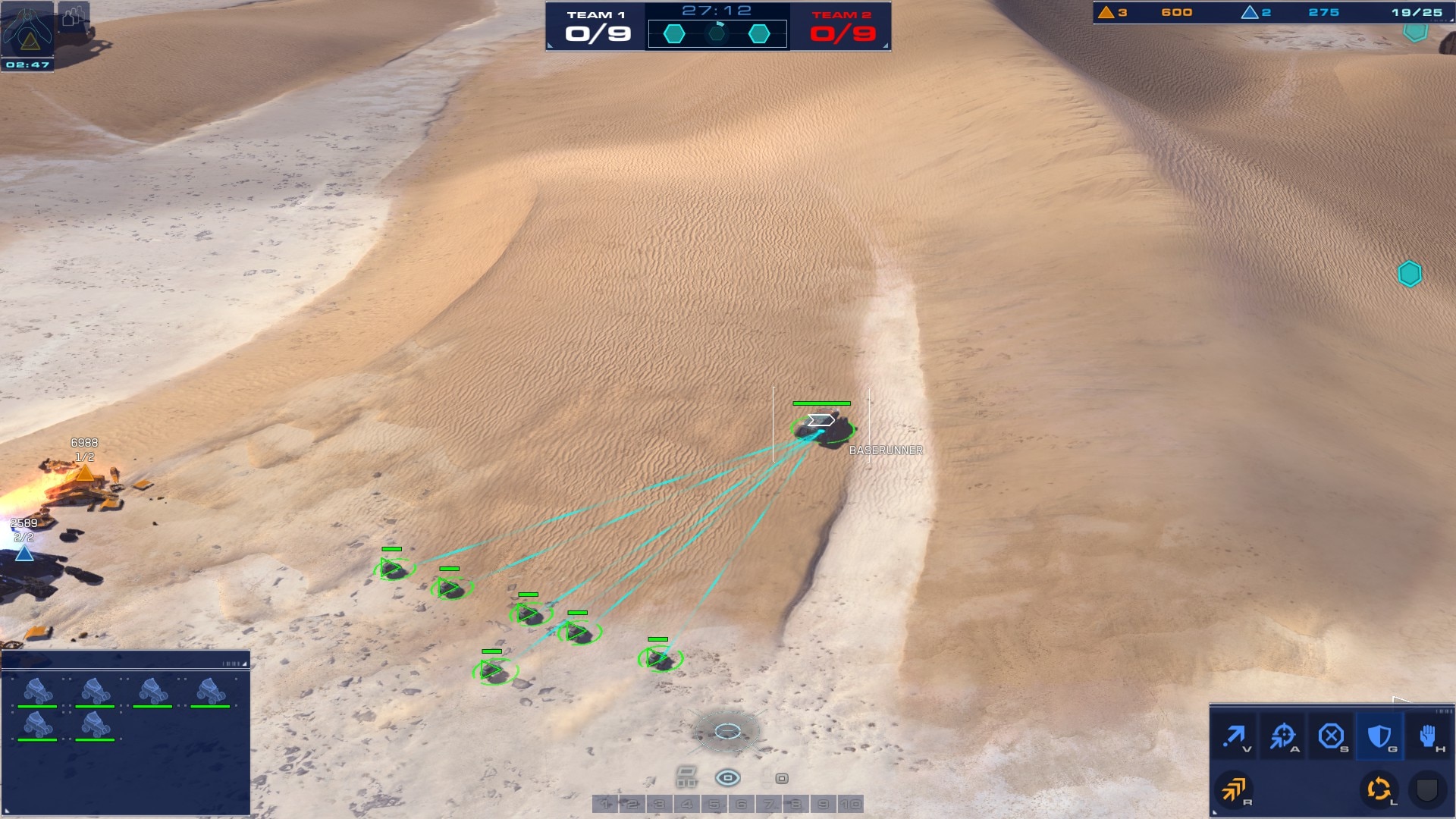
Task: Click the selected Baserunner unit label
Action: coord(885,450)
